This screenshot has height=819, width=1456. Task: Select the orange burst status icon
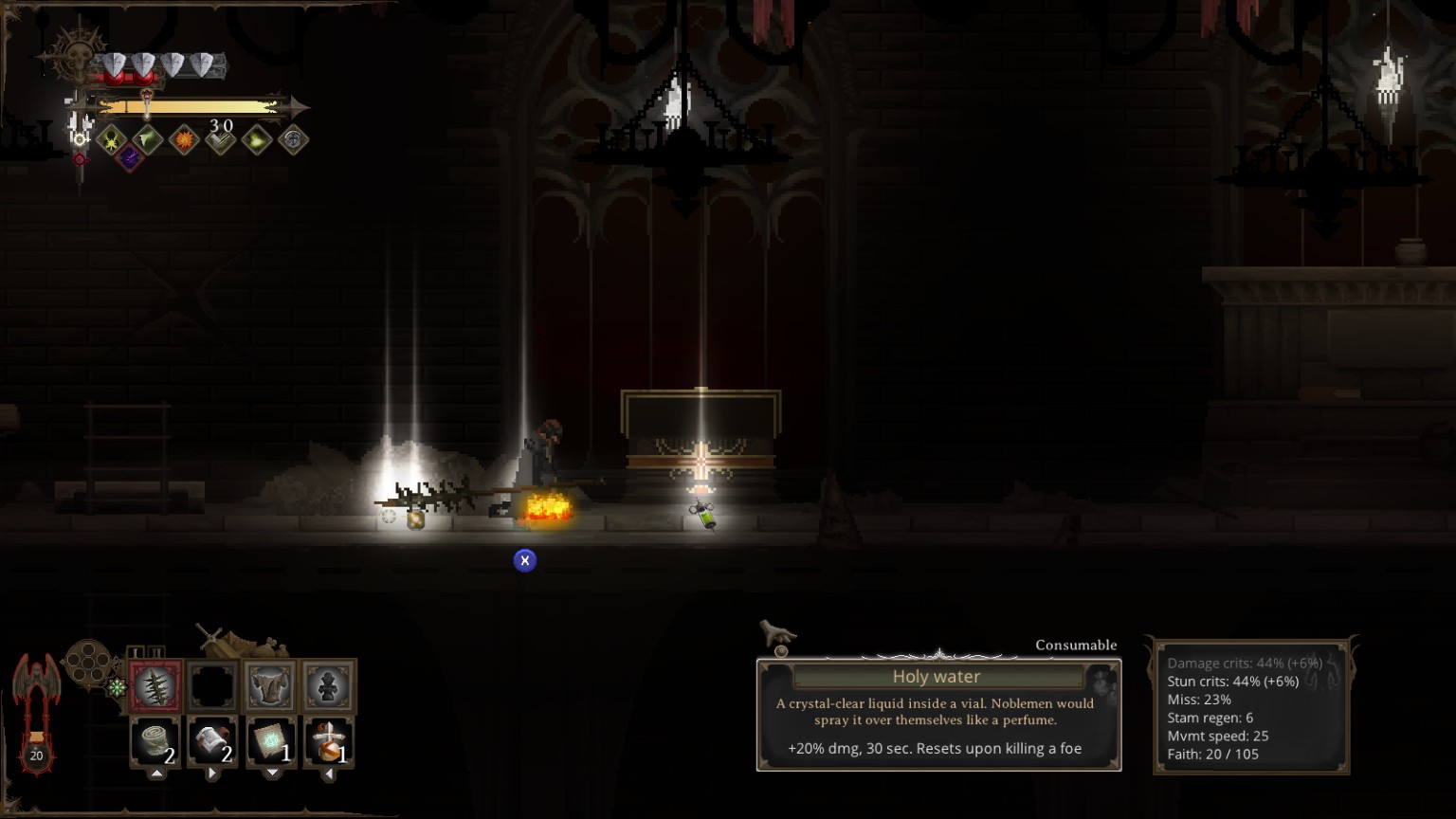184,140
